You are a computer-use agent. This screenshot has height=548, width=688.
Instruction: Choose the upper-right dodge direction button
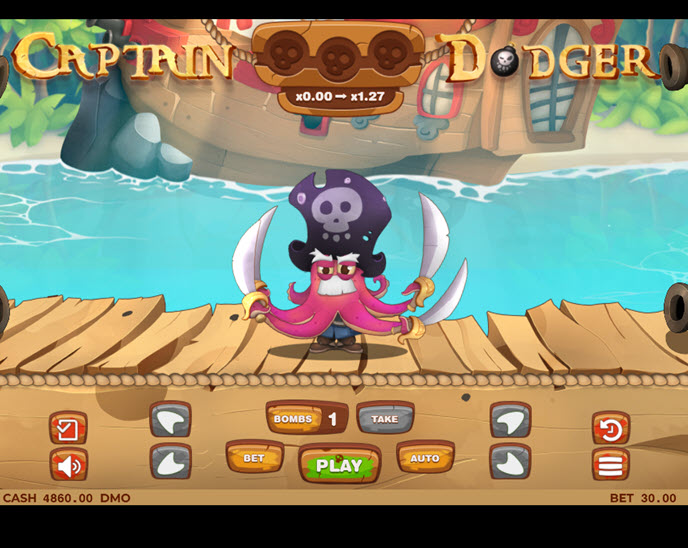click(x=510, y=419)
